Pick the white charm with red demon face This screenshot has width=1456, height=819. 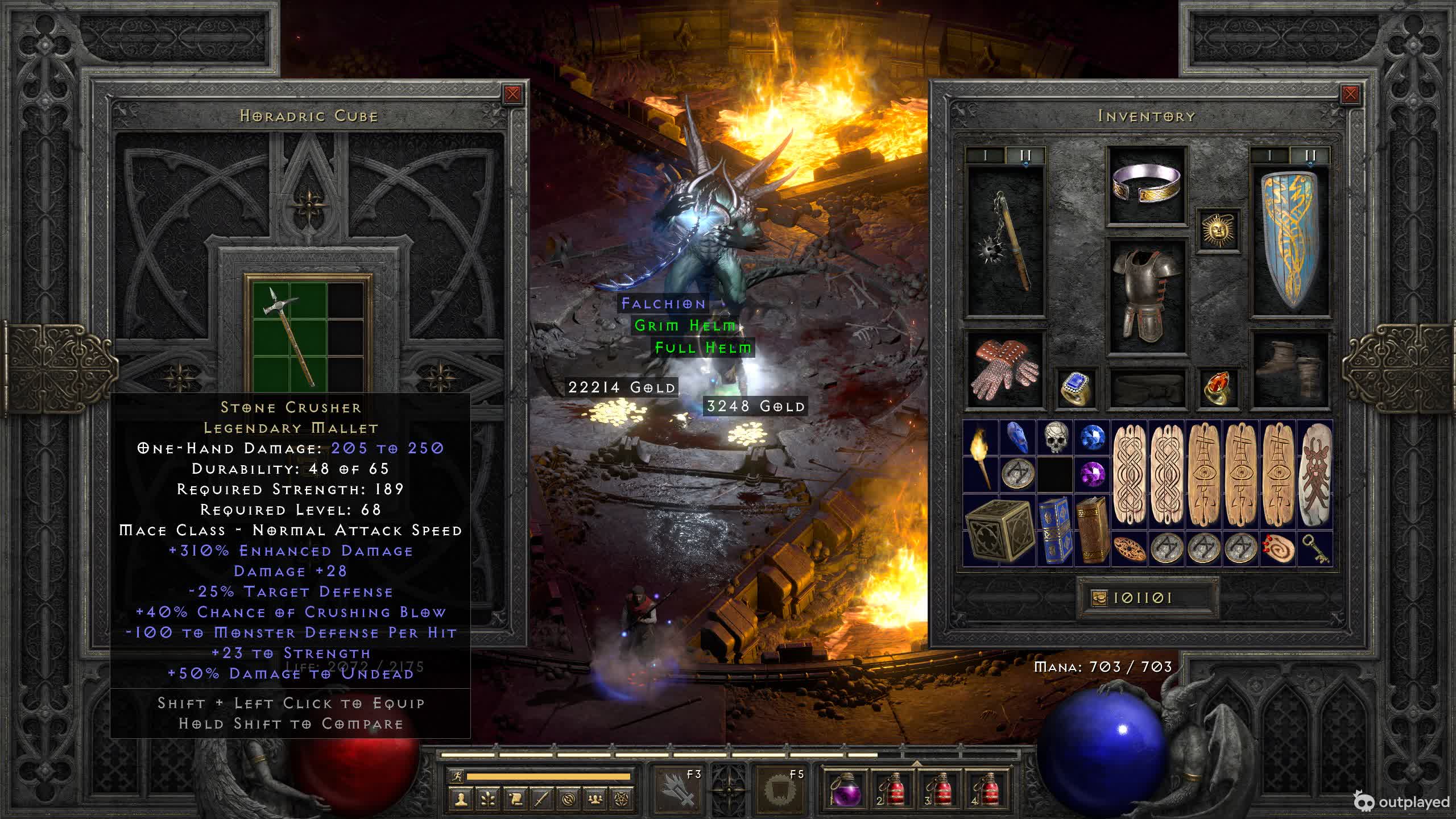click(x=1314, y=475)
